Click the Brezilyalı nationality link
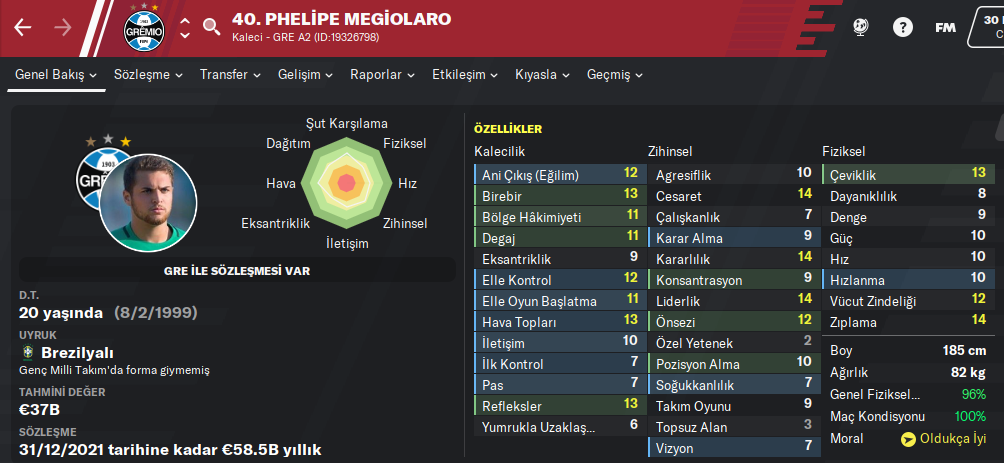The width and height of the screenshot is (1004, 463). 77,353
